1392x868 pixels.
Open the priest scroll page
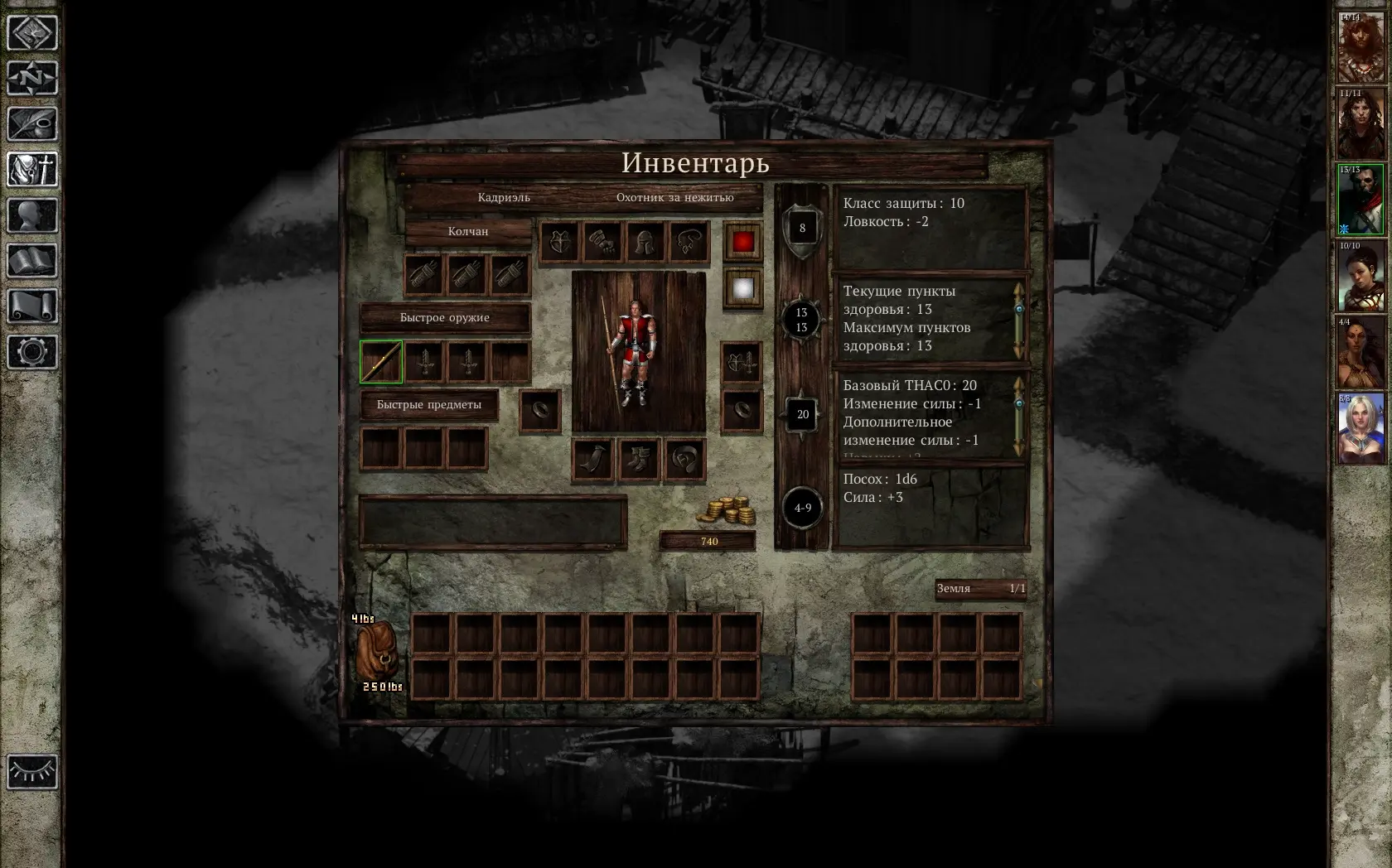tap(32, 306)
